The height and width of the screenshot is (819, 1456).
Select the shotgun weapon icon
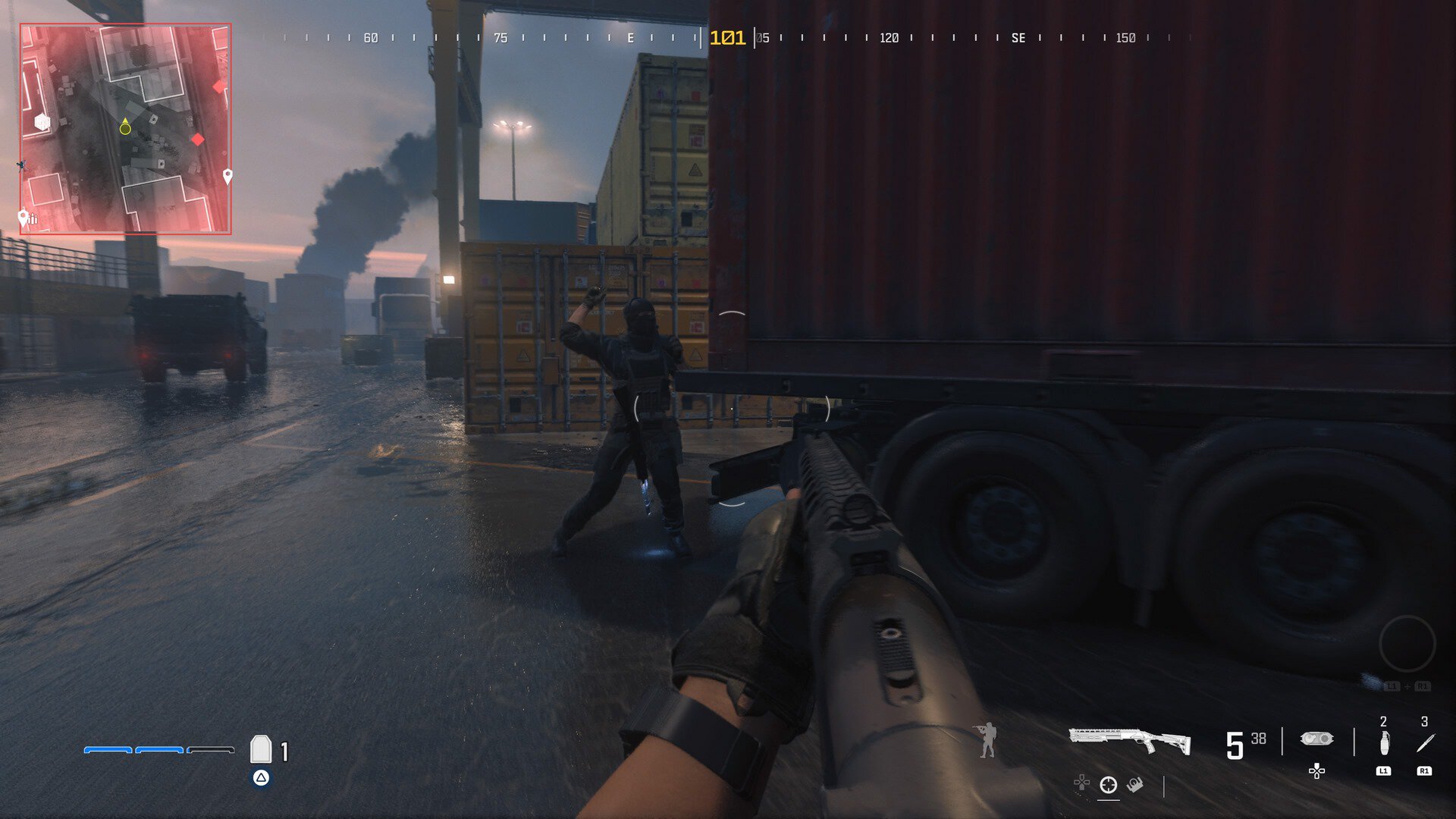pyautogui.click(x=1129, y=740)
